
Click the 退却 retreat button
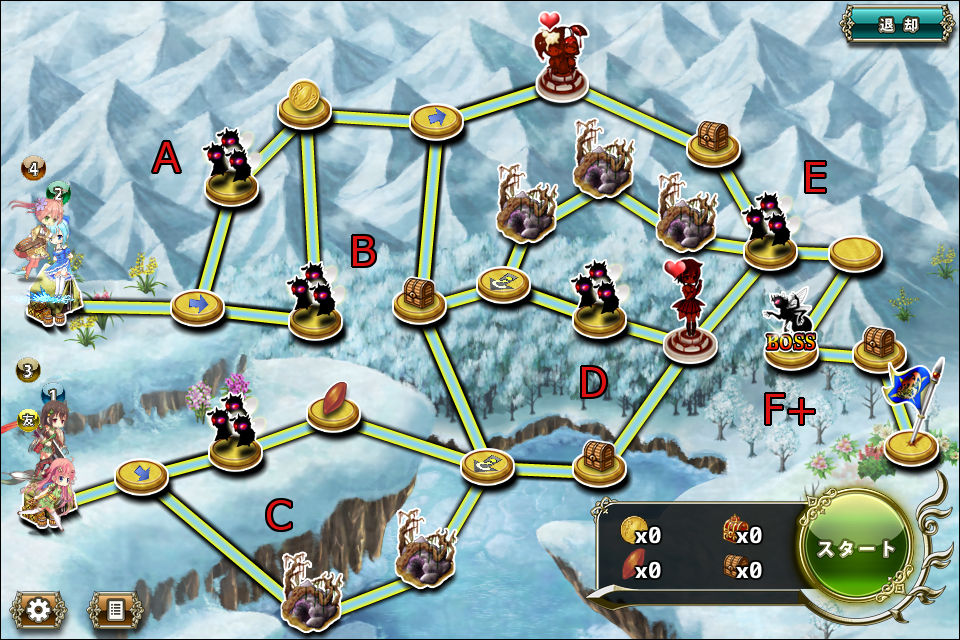[x=897, y=24]
